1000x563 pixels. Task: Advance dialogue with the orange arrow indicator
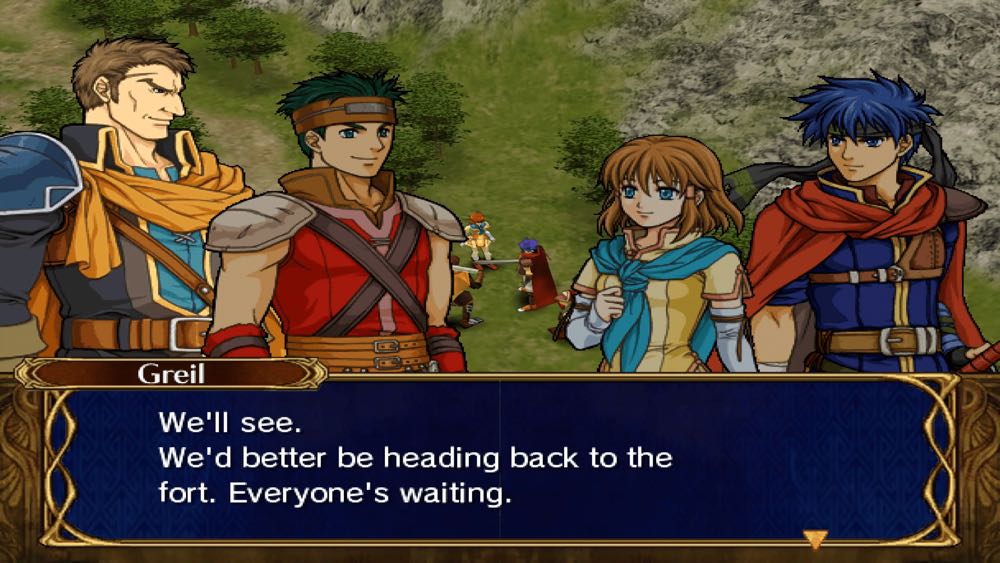(815, 539)
